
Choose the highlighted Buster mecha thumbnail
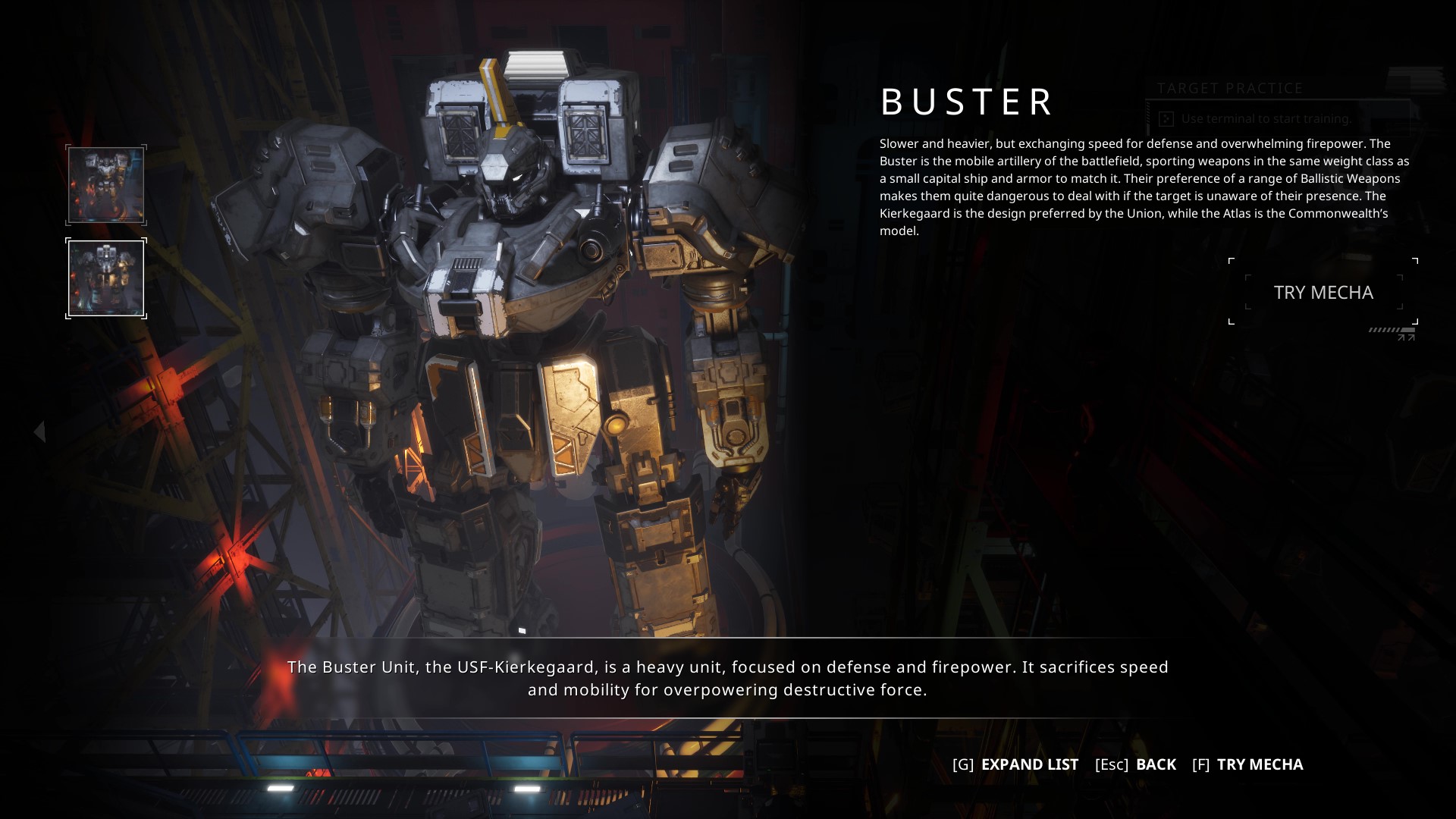pos(106,278)
